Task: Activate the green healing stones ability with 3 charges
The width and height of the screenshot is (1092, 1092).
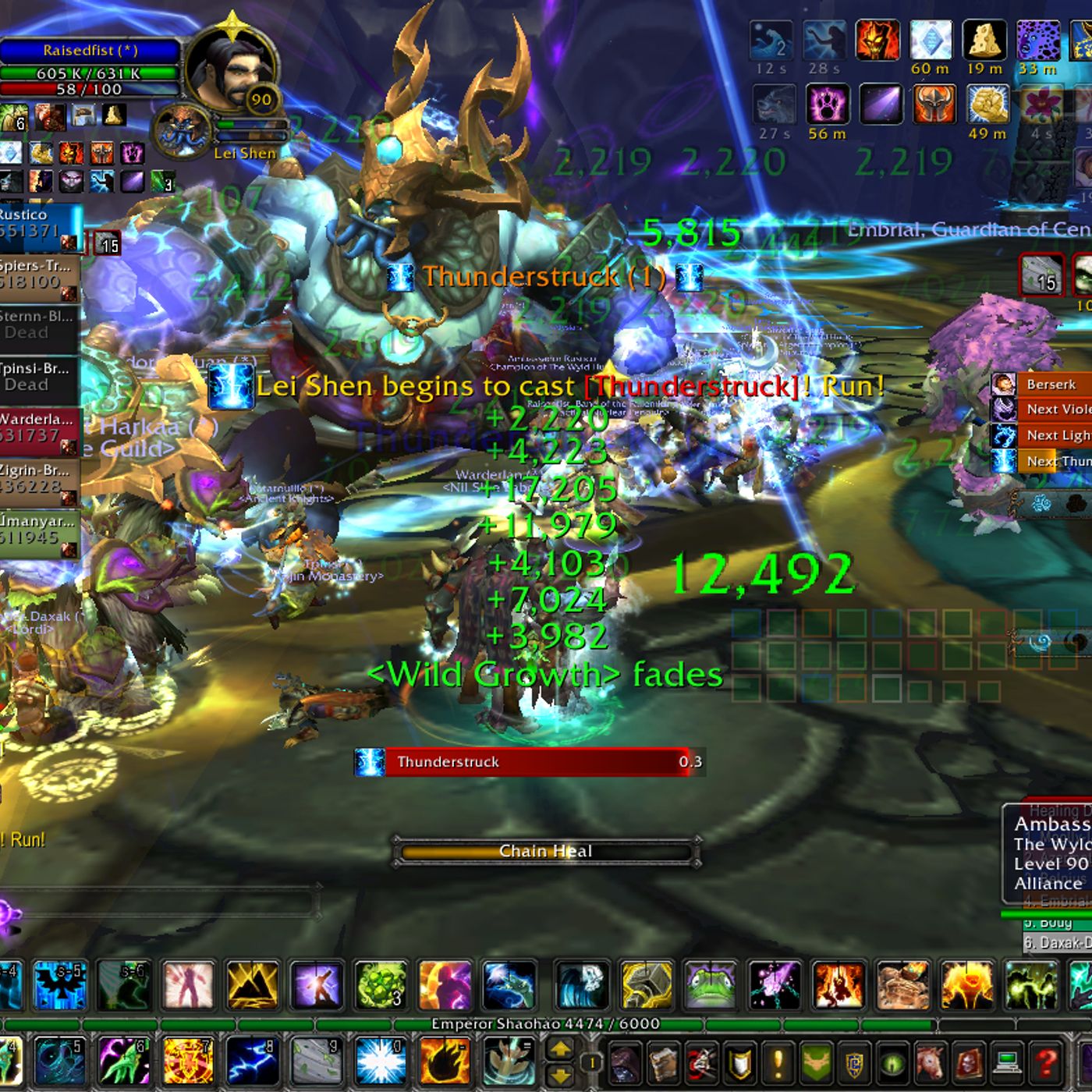Action: (x=381, y=984)
